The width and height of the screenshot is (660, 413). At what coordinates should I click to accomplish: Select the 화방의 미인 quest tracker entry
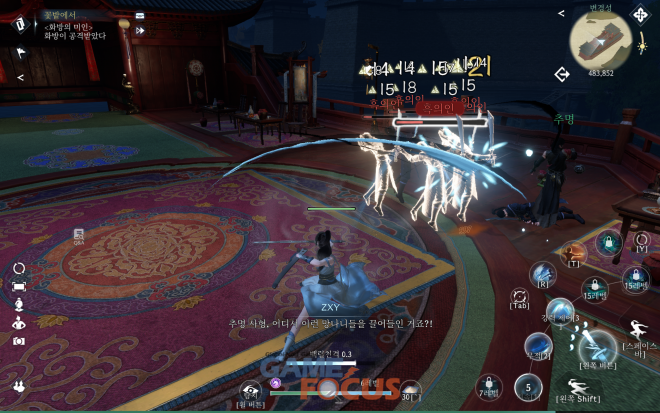(x=75, y=27)
